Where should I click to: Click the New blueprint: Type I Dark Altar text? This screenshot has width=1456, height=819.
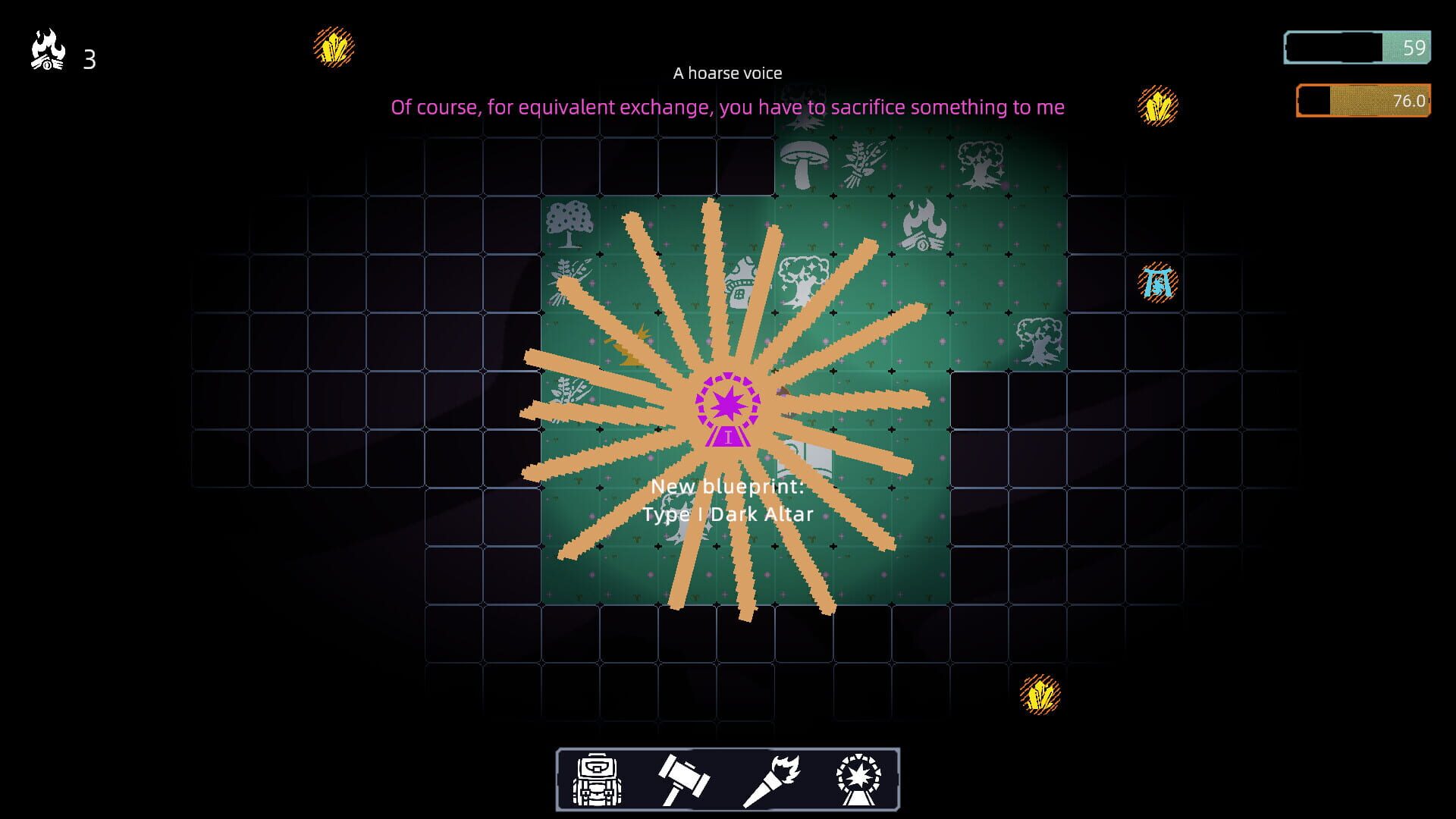[x=729, y=500]
